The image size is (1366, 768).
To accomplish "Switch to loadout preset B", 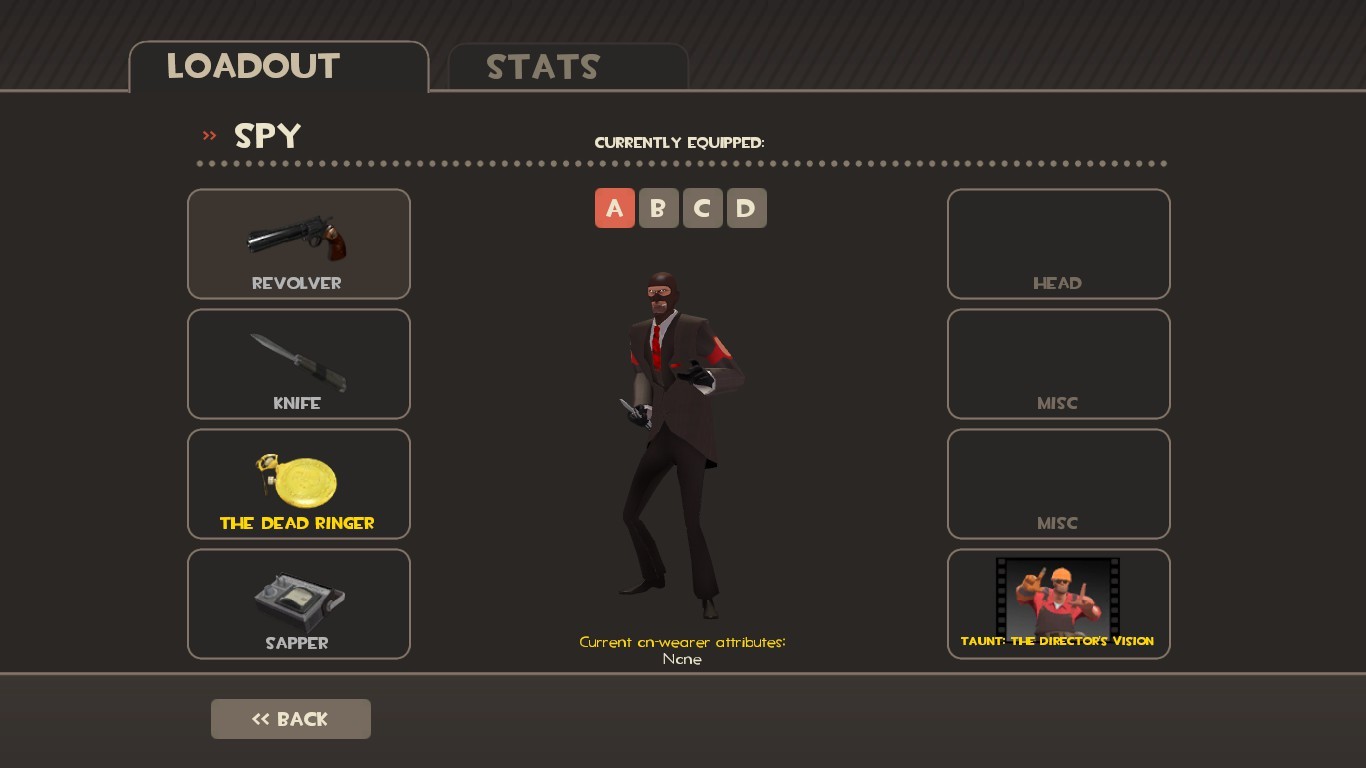I will [x=659, y=208].
